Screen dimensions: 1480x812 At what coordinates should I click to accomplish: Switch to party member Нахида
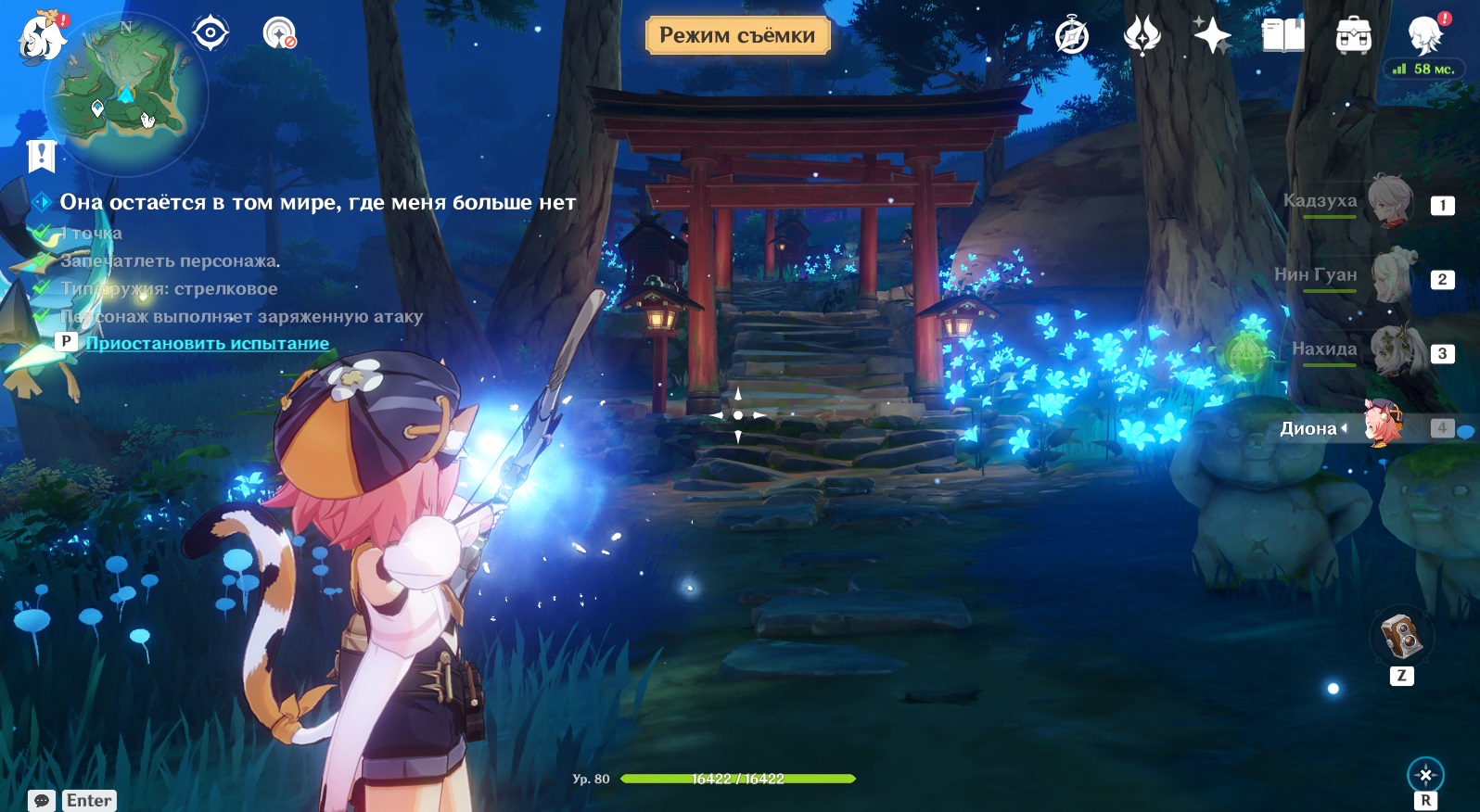1391,349
